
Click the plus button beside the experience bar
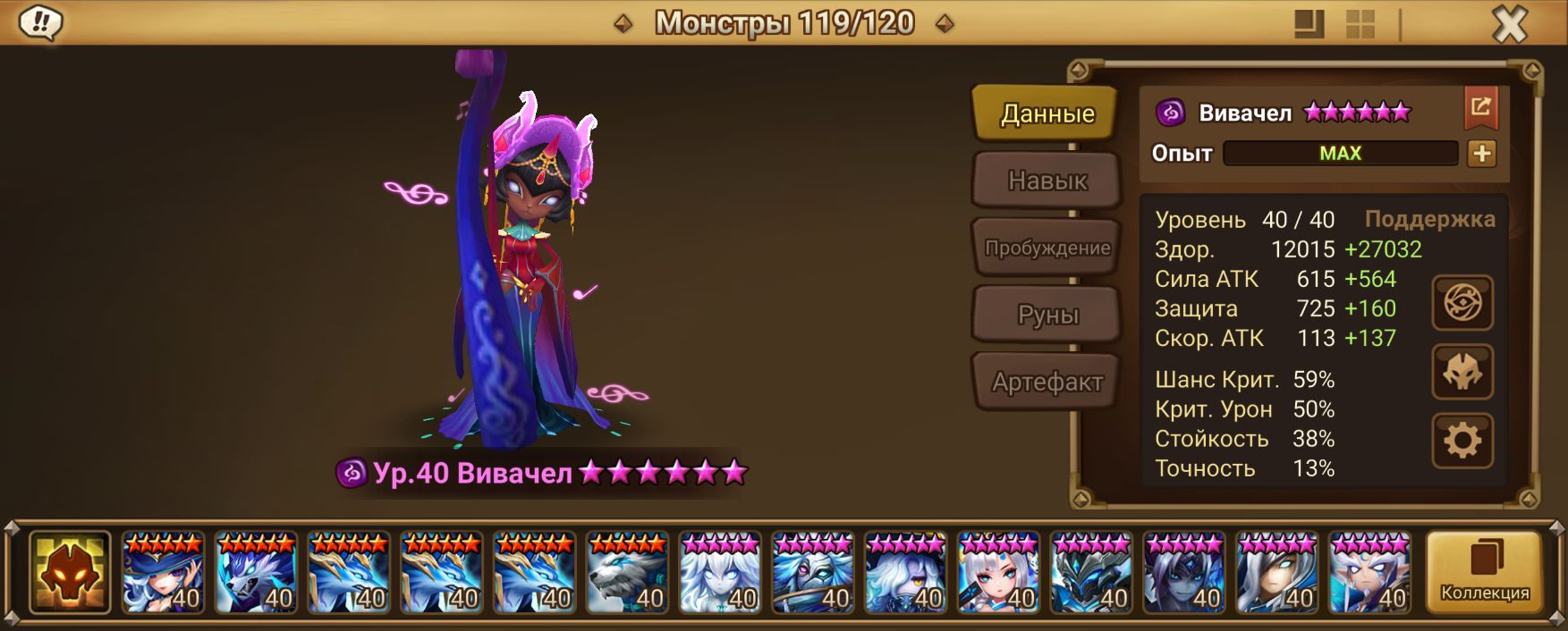1481,154
